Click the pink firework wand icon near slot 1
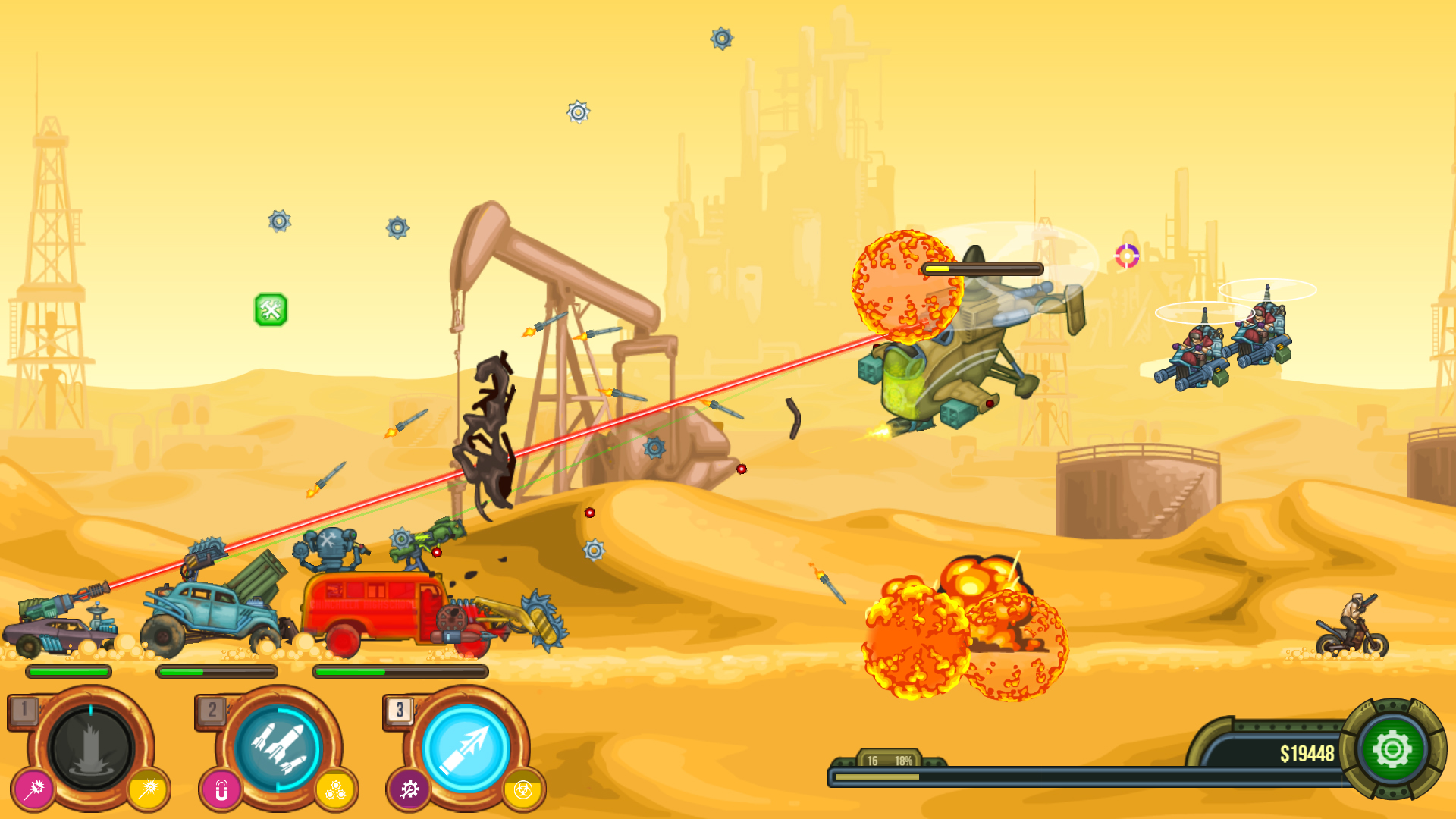Screen dimensions: 1456x819 coord(33,789)
